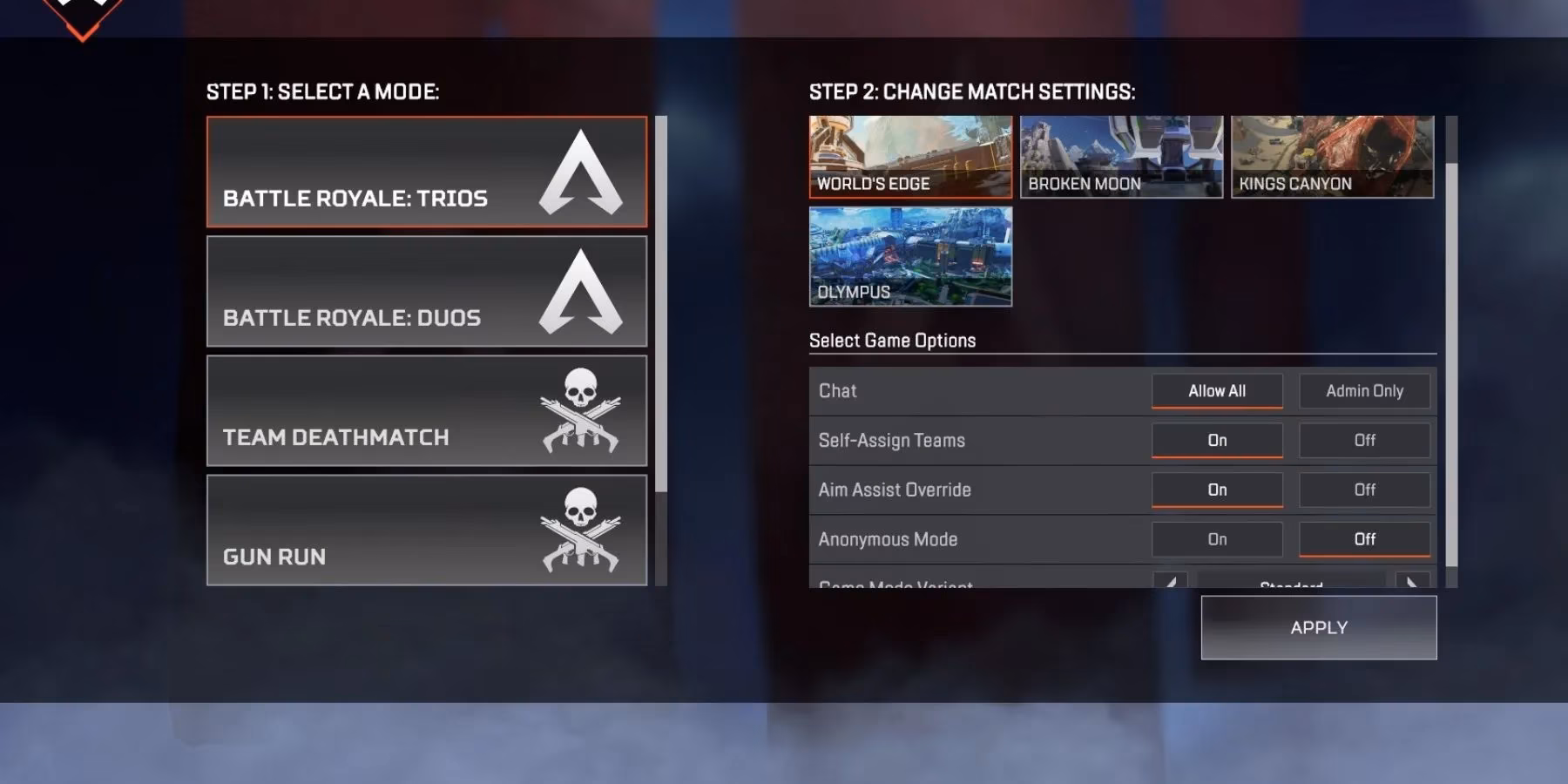1568x784 pixels.
Task: Set Chat to Admin Only
Action: pyautogui.click(x=1364, y=390)
